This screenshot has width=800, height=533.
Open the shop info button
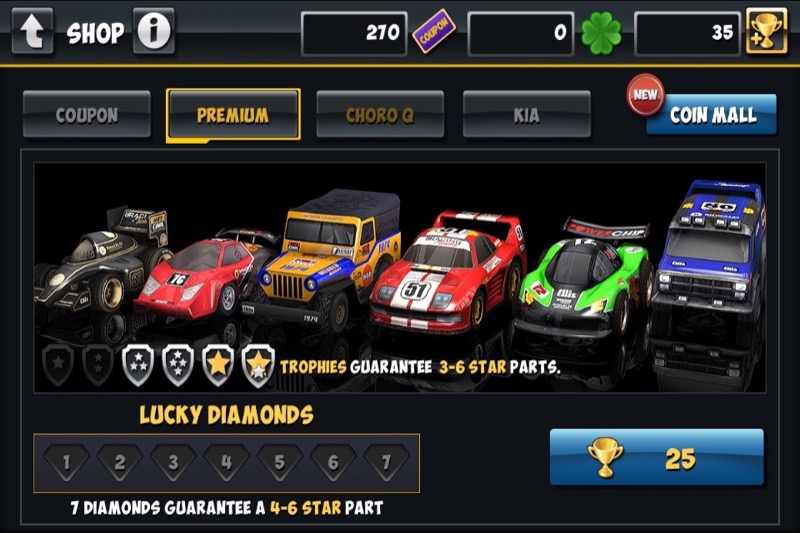(x=153, y=32)
